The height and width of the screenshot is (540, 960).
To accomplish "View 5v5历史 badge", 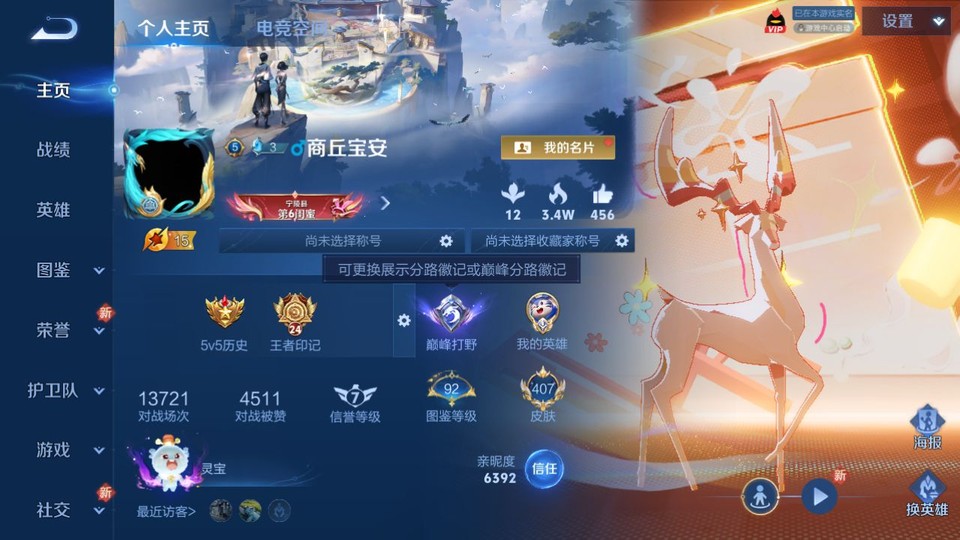I will coord(224,322).
